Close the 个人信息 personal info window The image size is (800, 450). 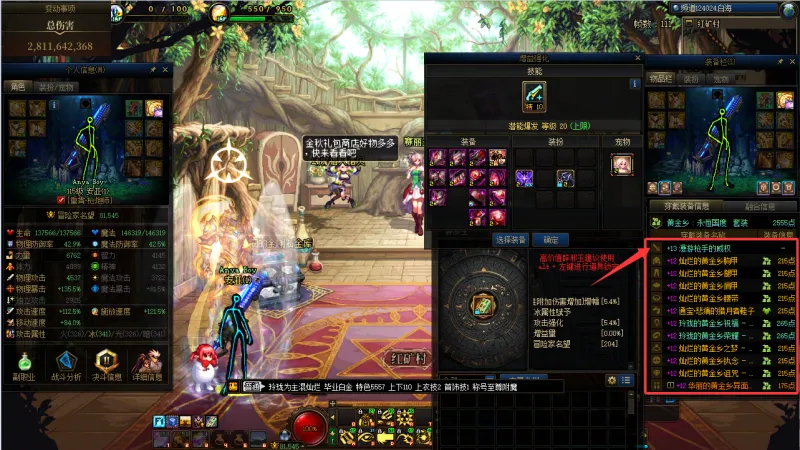pyautogui.click(x=166, y=70)
